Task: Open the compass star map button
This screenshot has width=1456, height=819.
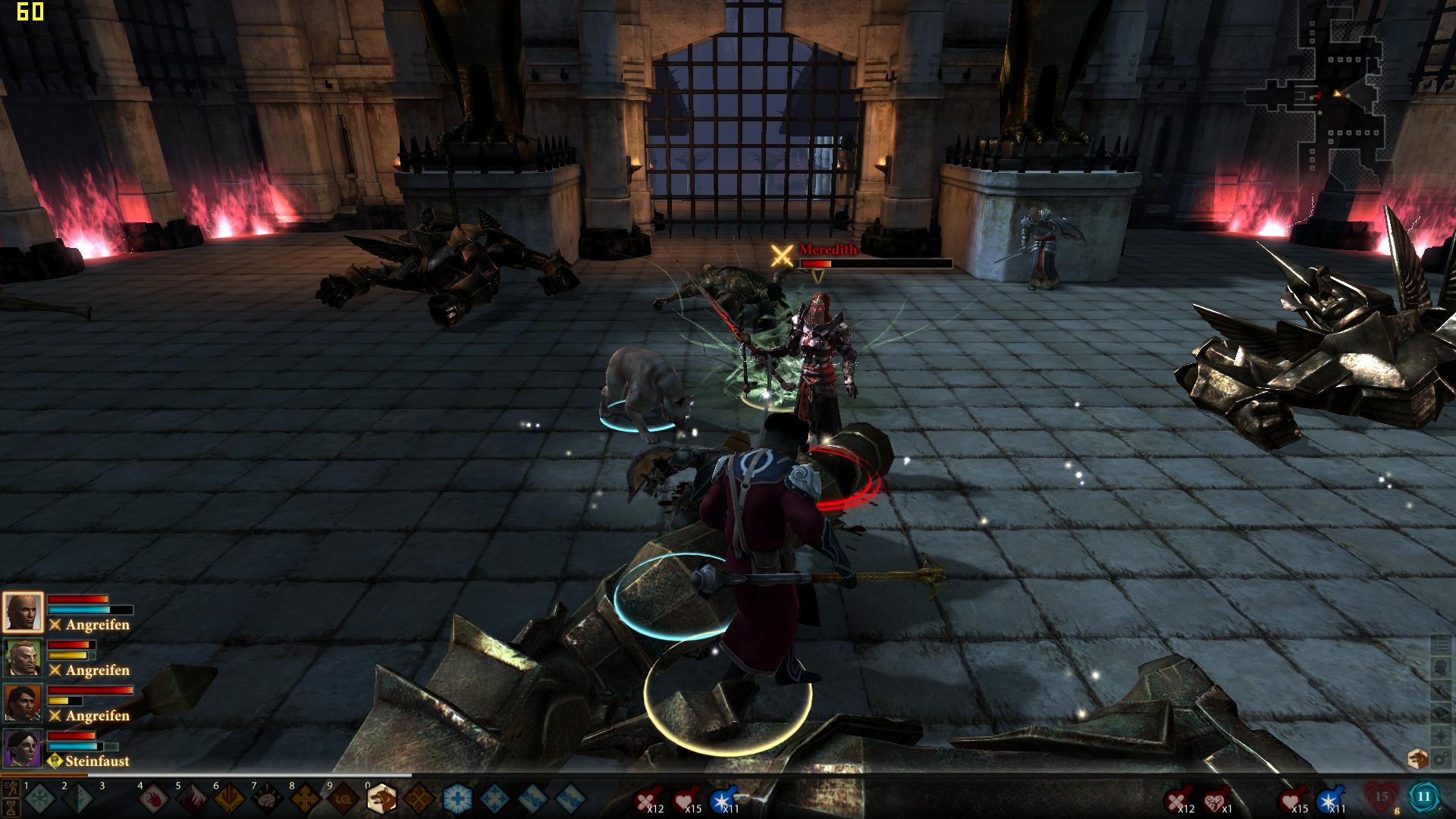Action: (1439, 736)
